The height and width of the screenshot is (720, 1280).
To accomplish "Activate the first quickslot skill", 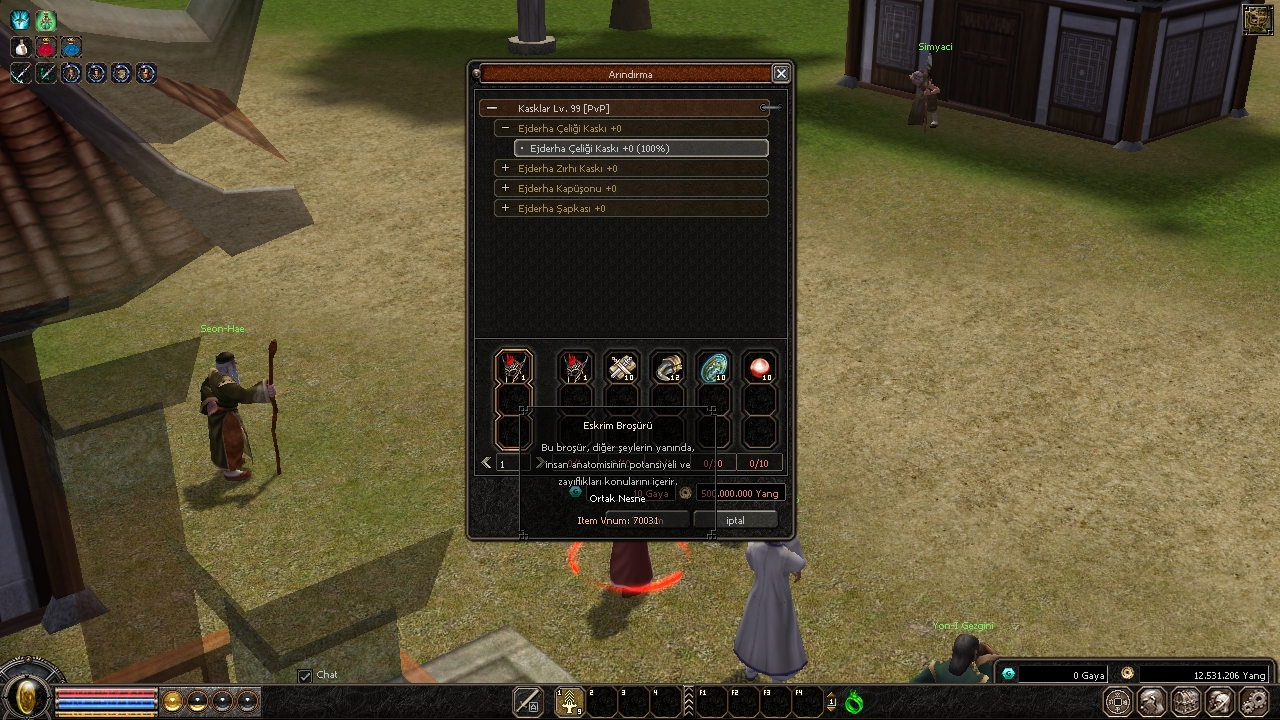I will coord(569,702).
